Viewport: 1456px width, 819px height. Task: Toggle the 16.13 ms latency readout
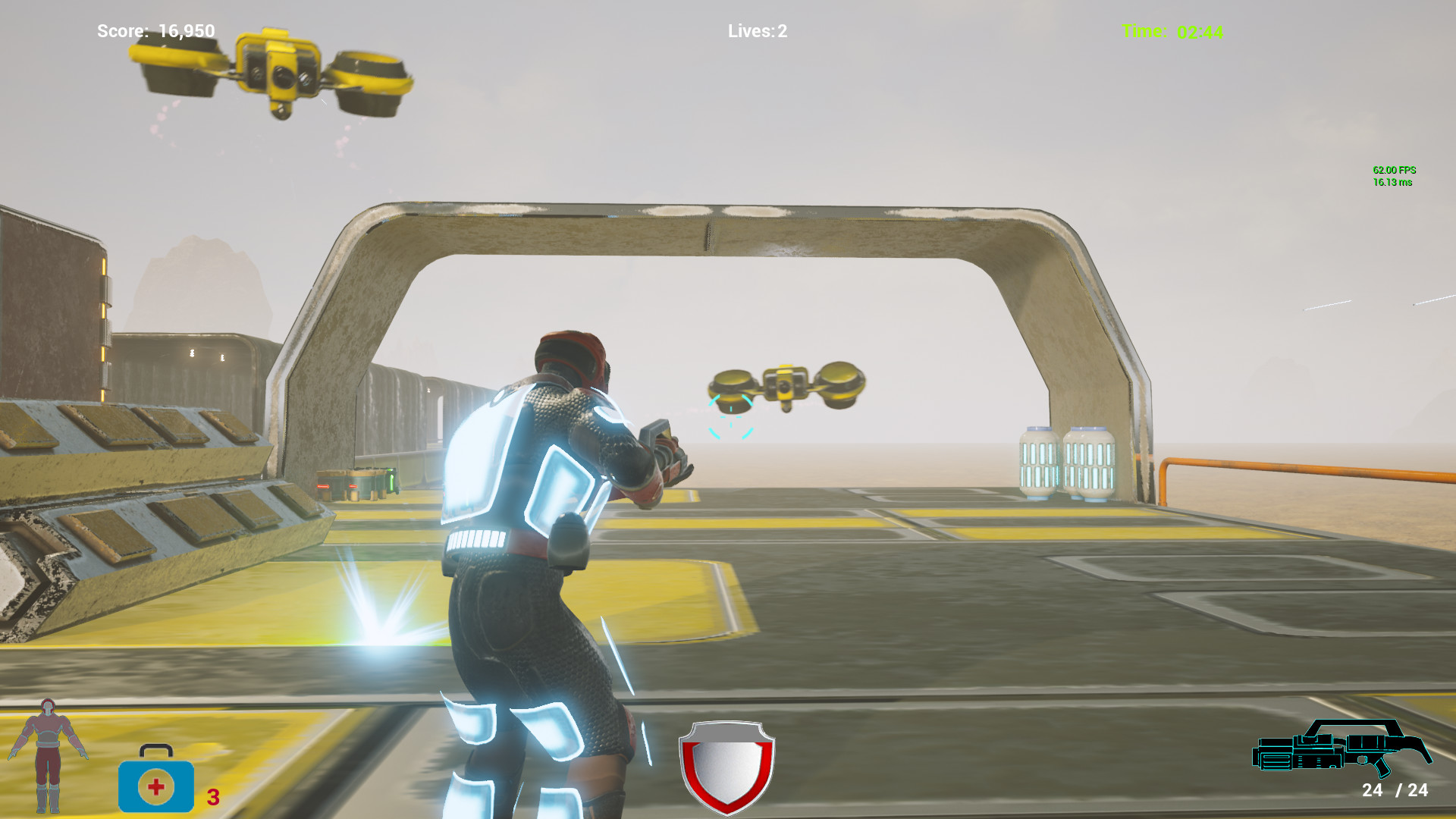(1392, 183)
